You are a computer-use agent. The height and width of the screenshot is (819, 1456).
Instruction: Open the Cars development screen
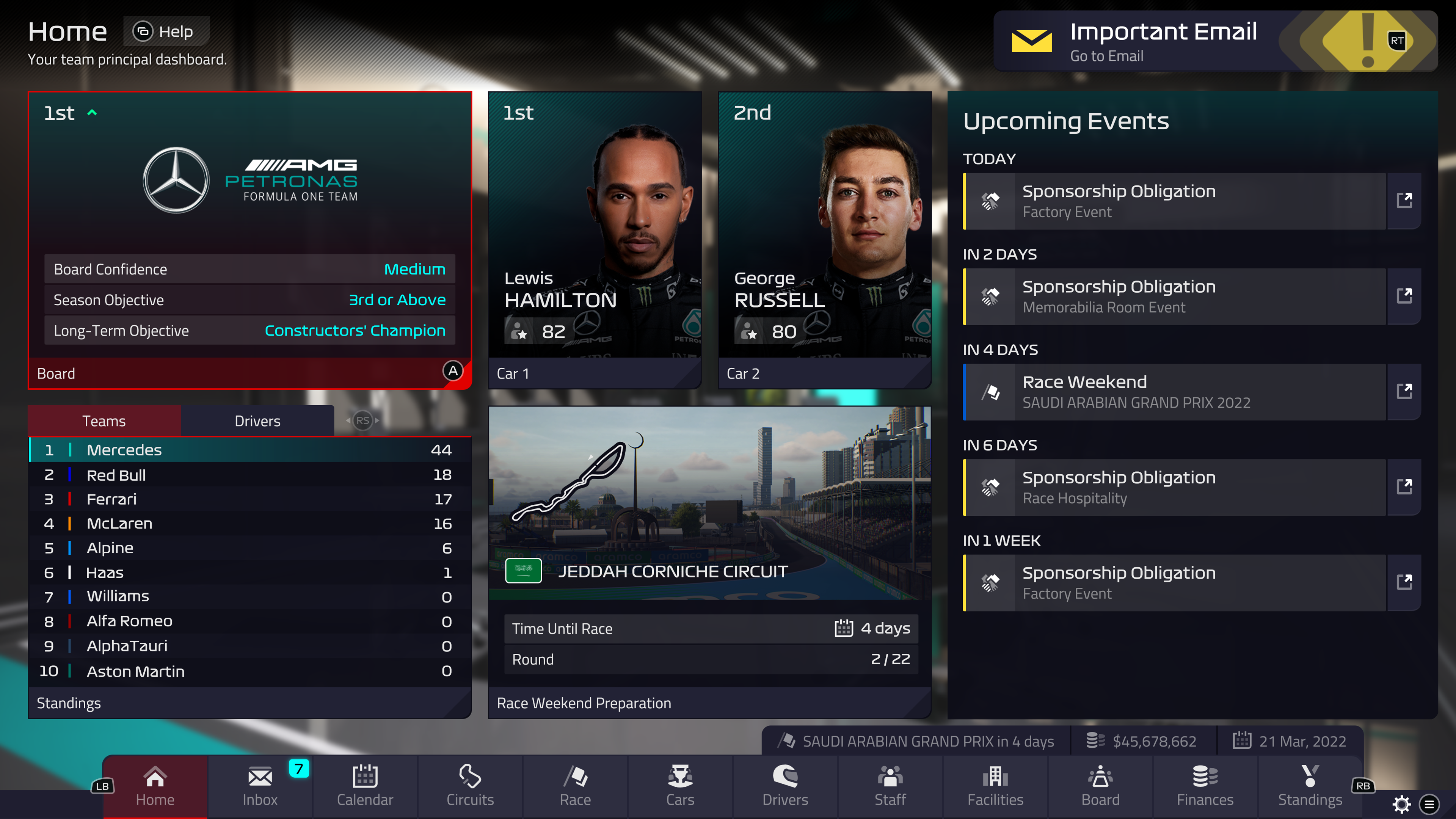[x=680, y=786]
